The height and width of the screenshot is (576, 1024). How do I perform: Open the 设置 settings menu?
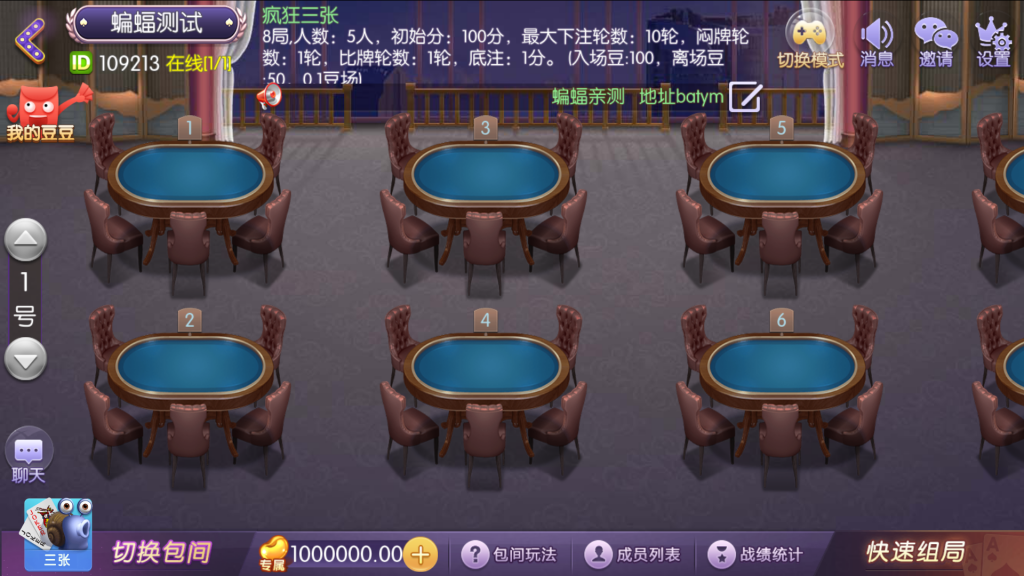click(x=992, y=40)
